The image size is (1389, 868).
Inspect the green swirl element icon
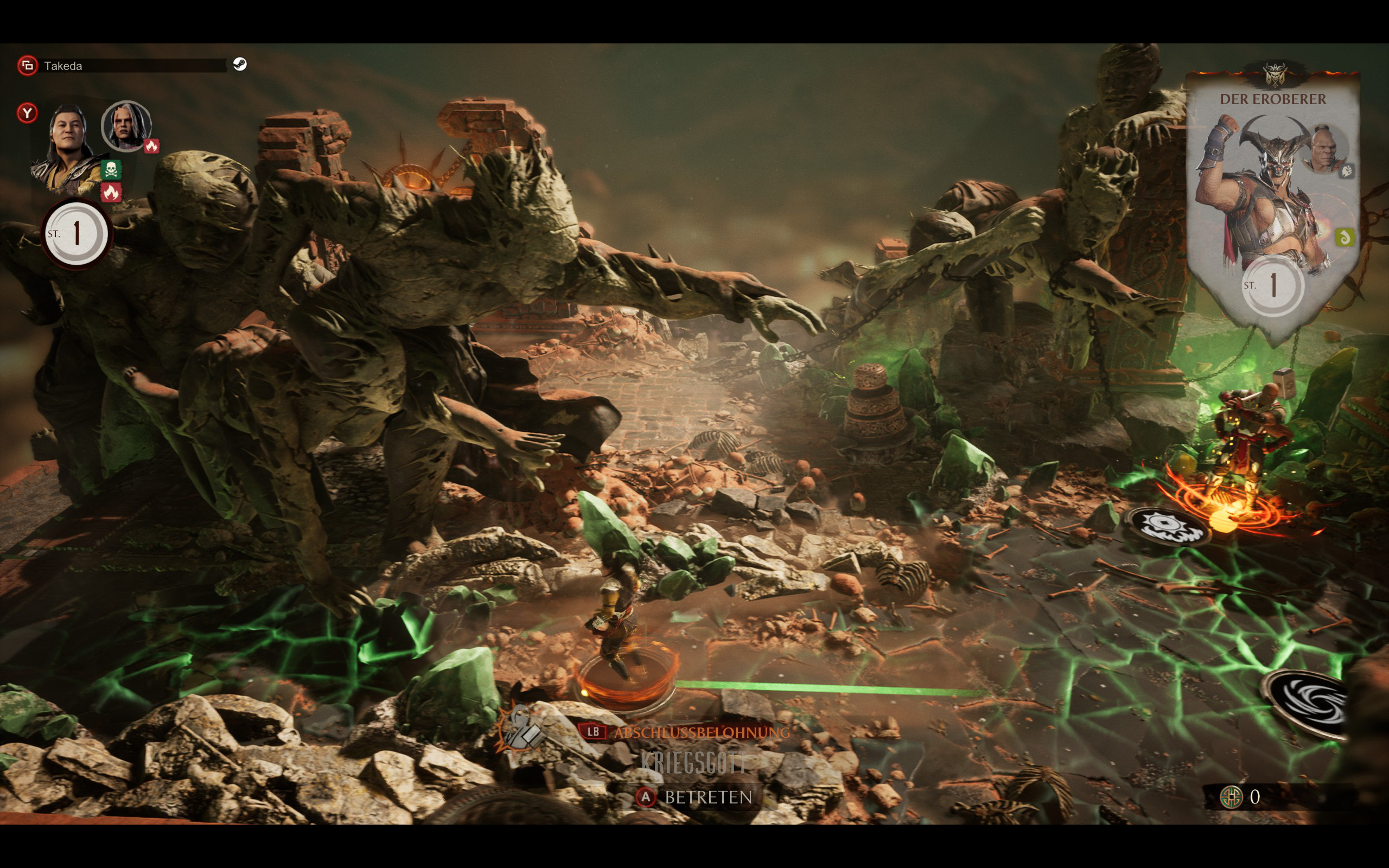pyautogui.click(x=1344, y=237)
